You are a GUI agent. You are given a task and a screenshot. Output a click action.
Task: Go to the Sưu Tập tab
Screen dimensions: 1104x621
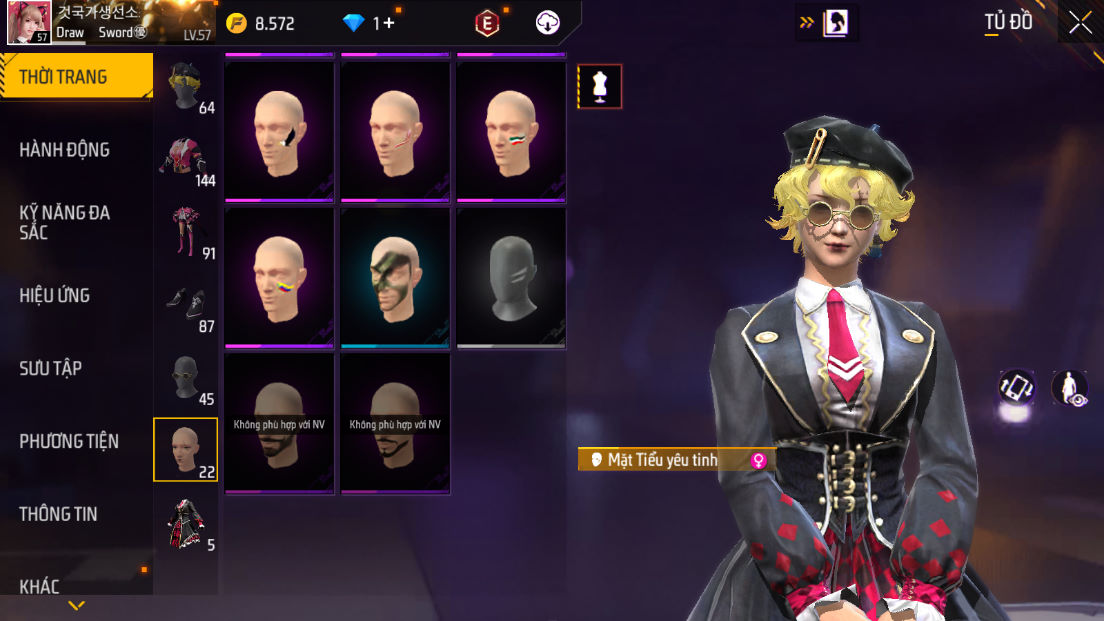51,368
